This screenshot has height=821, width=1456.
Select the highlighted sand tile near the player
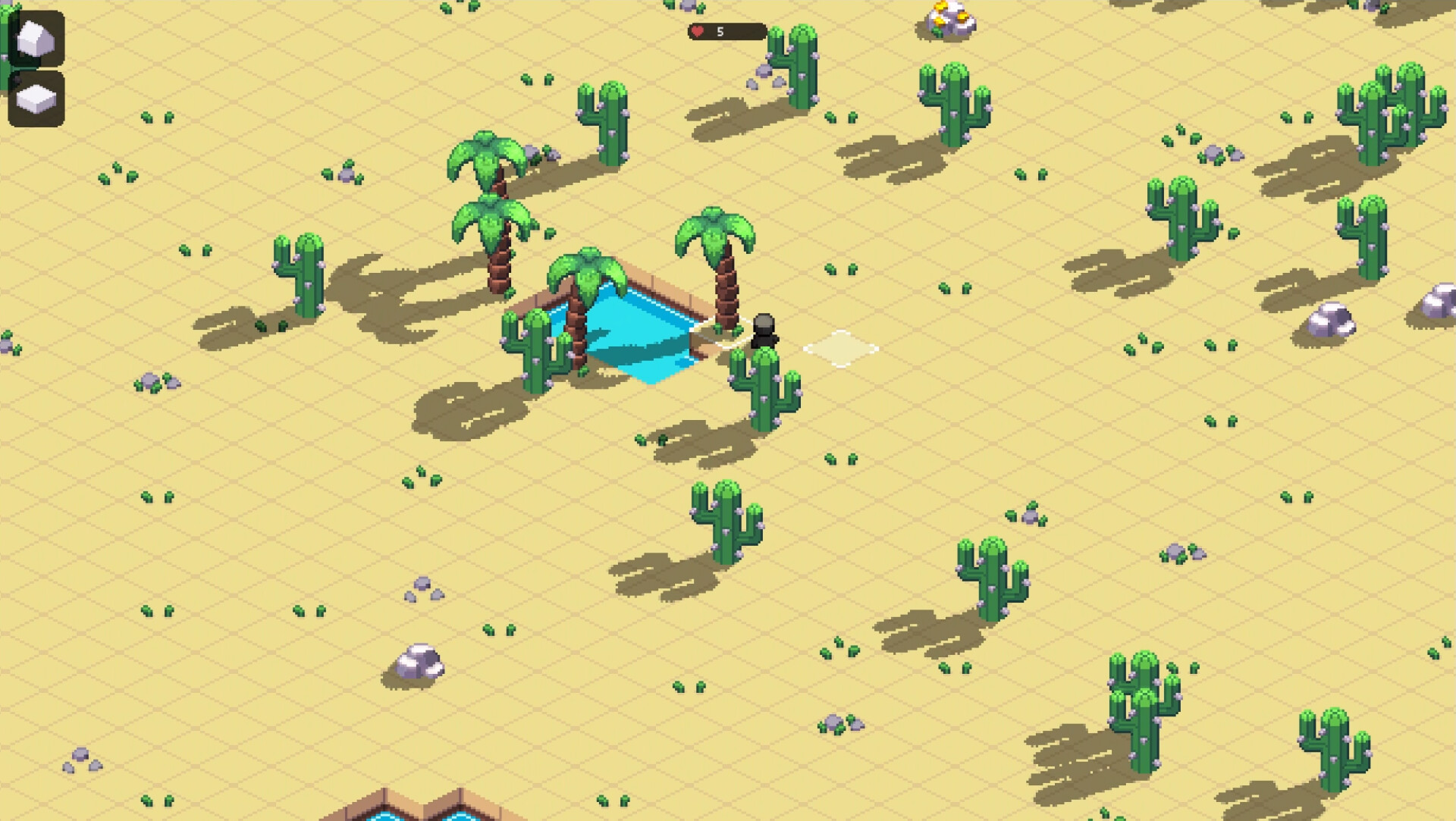(x=844, y=350)
